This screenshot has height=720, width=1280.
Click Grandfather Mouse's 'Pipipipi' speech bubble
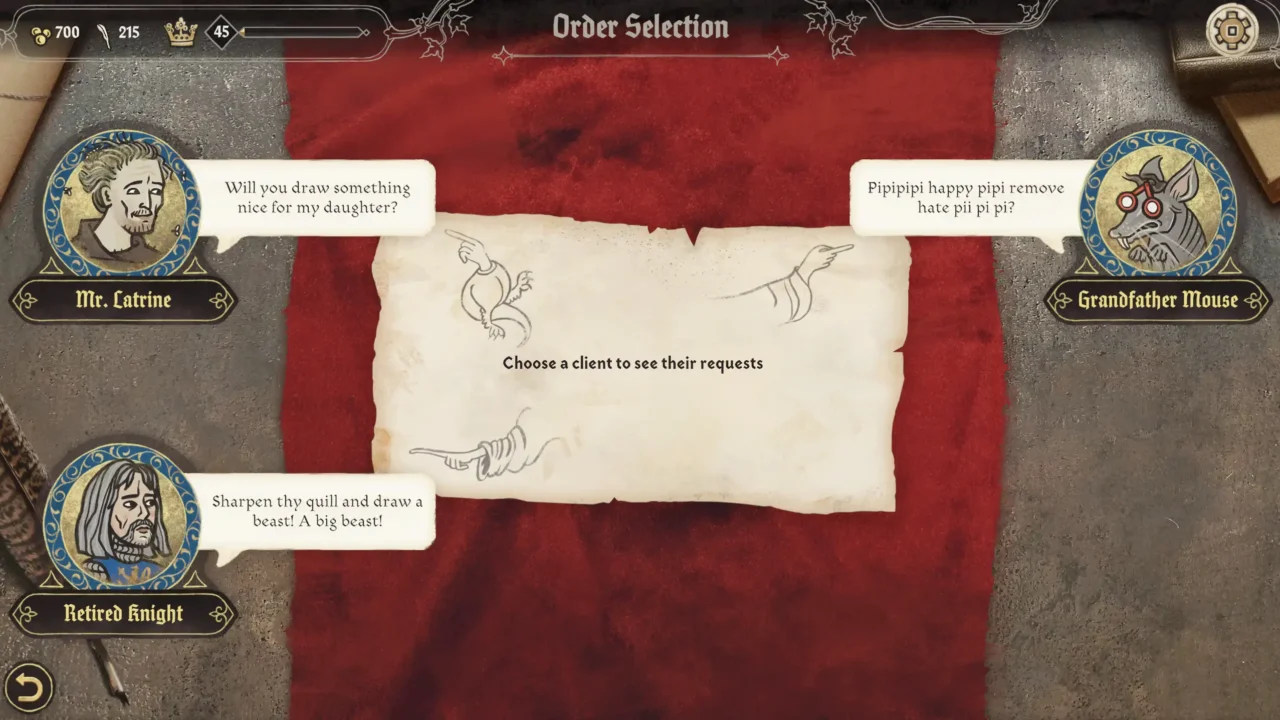[x=963, y=197]
